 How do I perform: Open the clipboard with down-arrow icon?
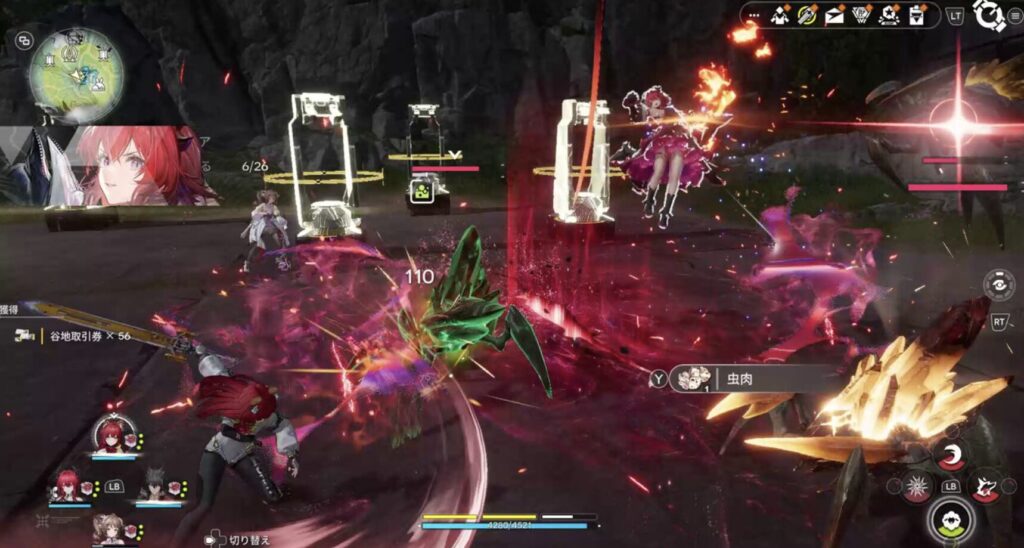pos(914,15)
